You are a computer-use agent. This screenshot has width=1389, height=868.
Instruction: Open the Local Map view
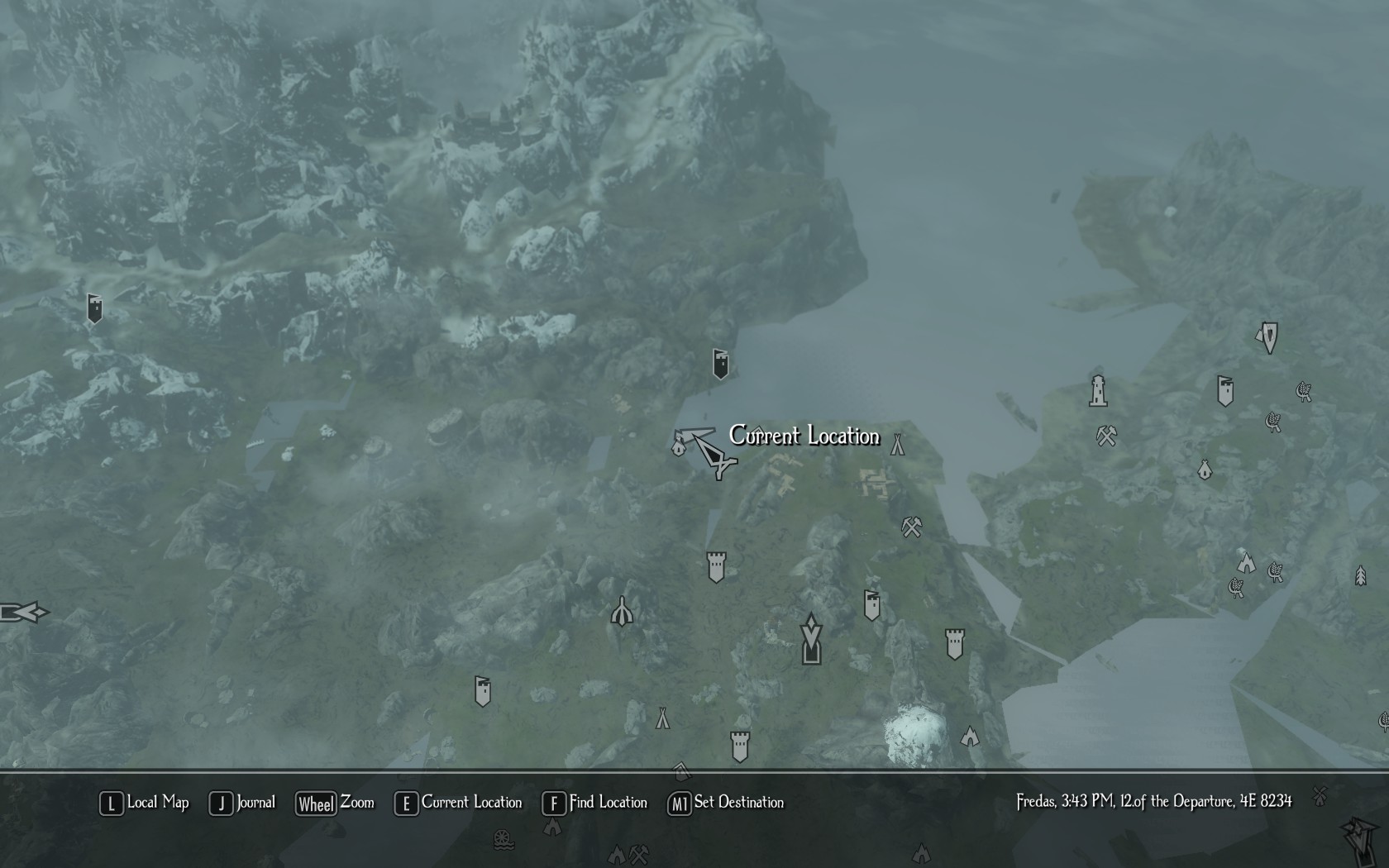tap(145, 803)
